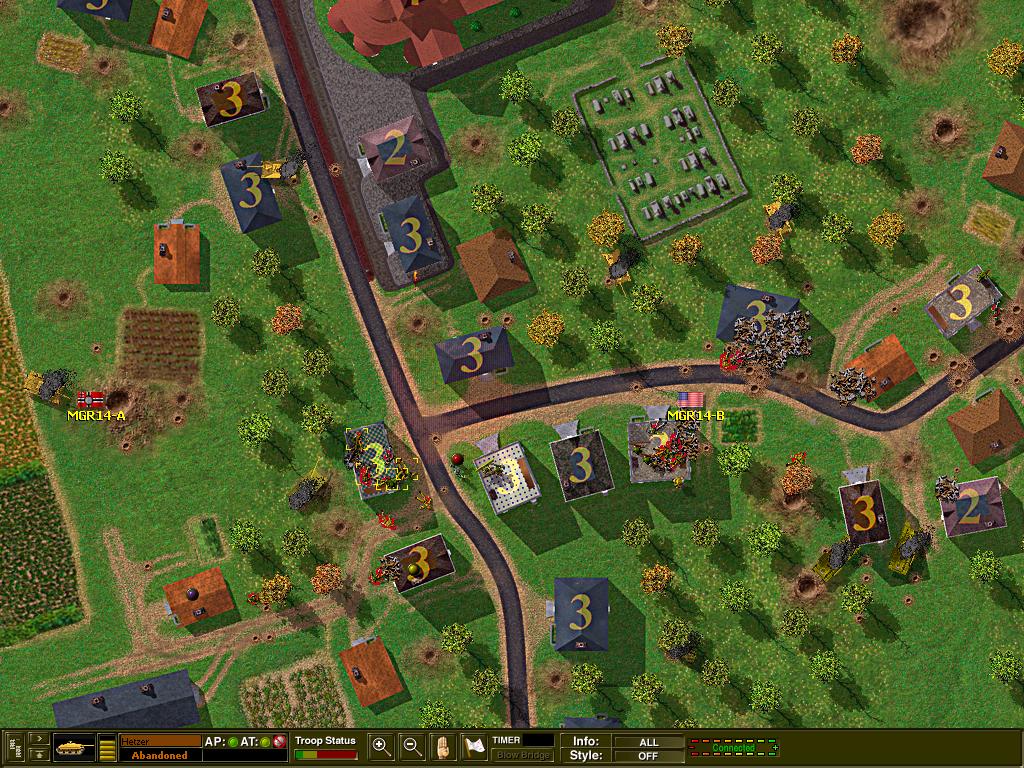Zoom in with the magnifier plus button
1024x768 pixels.
[381, 746]
